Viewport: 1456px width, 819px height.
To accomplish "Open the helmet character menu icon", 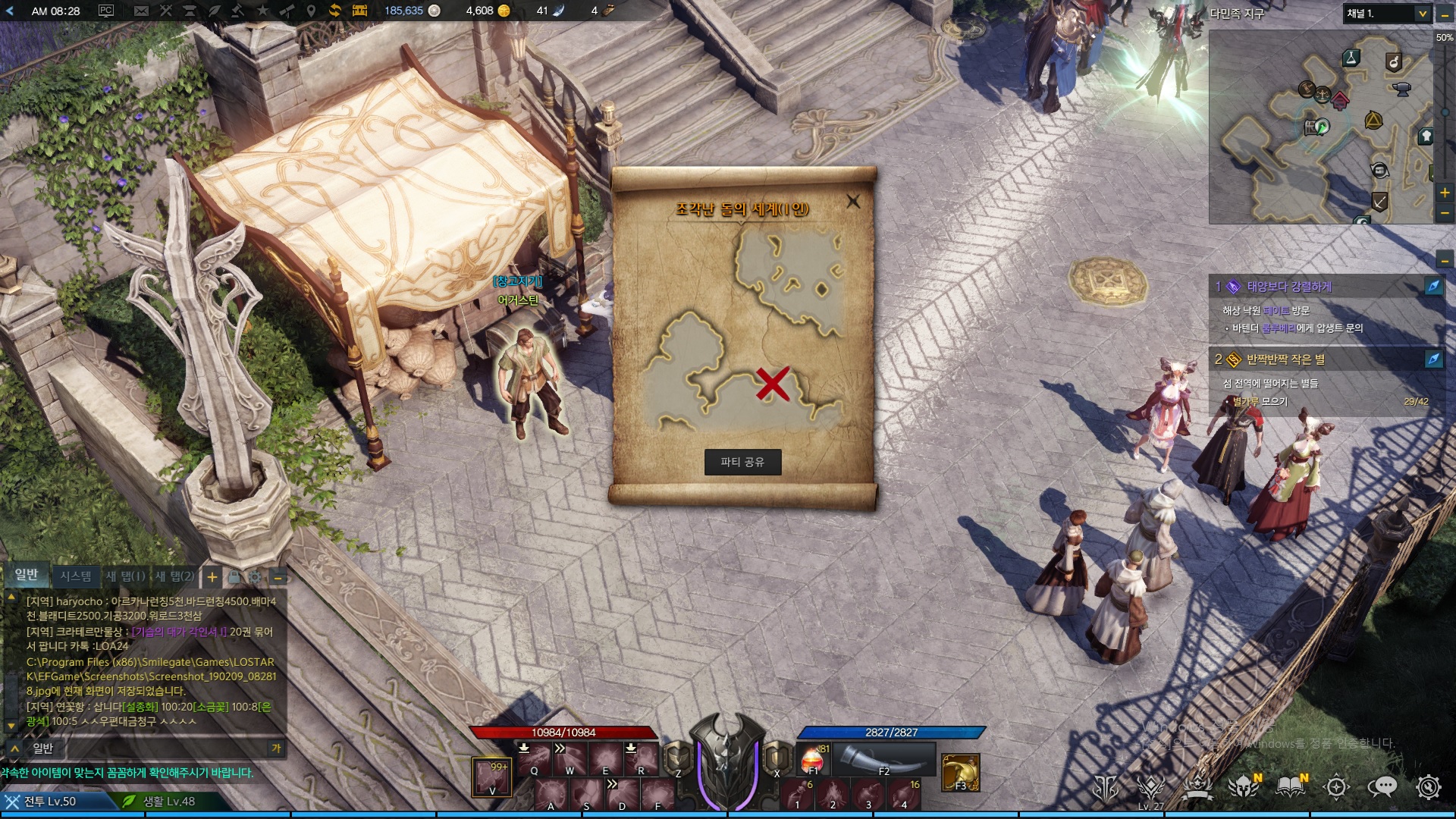I will point(1244,787).
